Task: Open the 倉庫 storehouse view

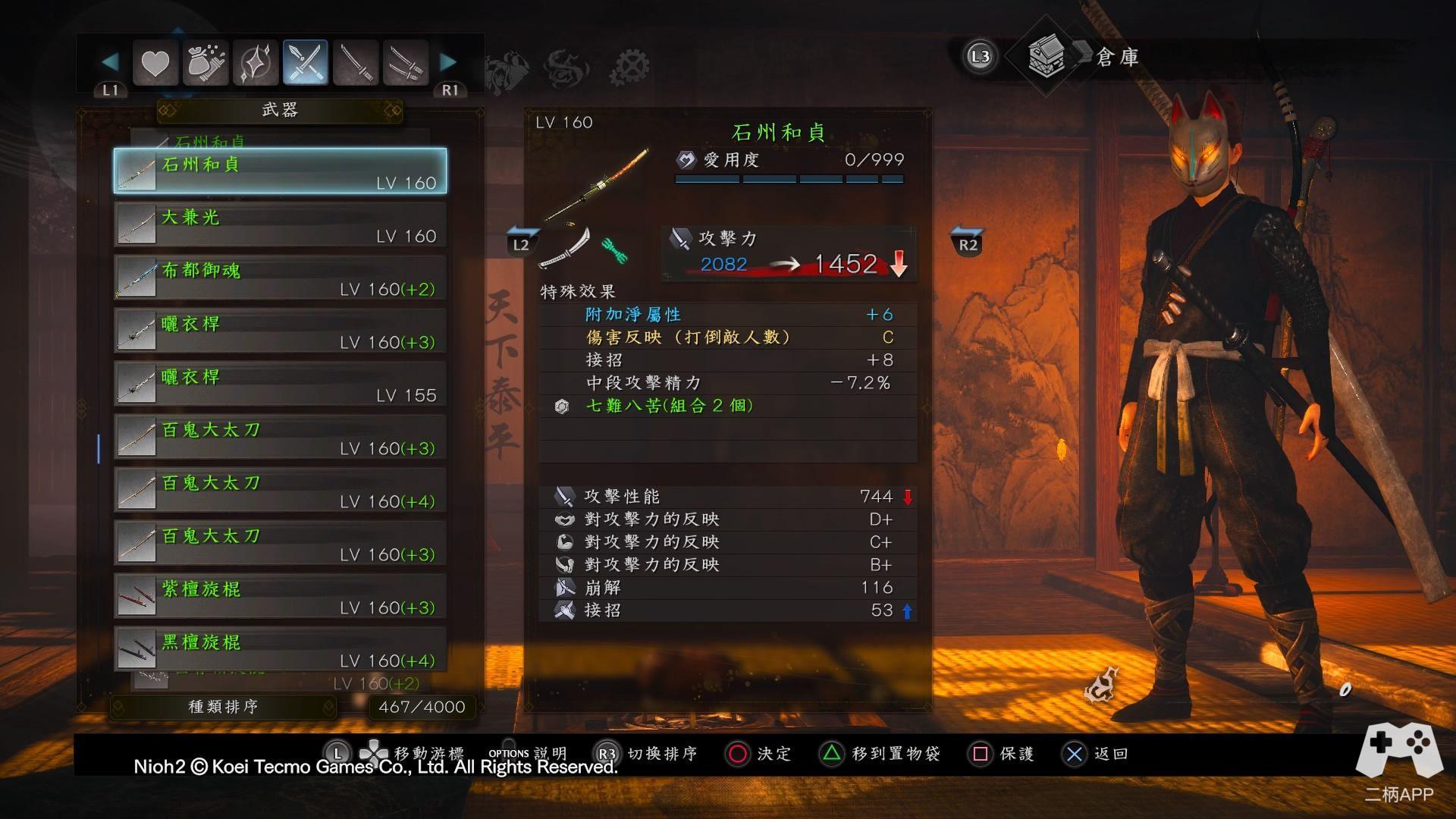Action: click(1084, 56)
